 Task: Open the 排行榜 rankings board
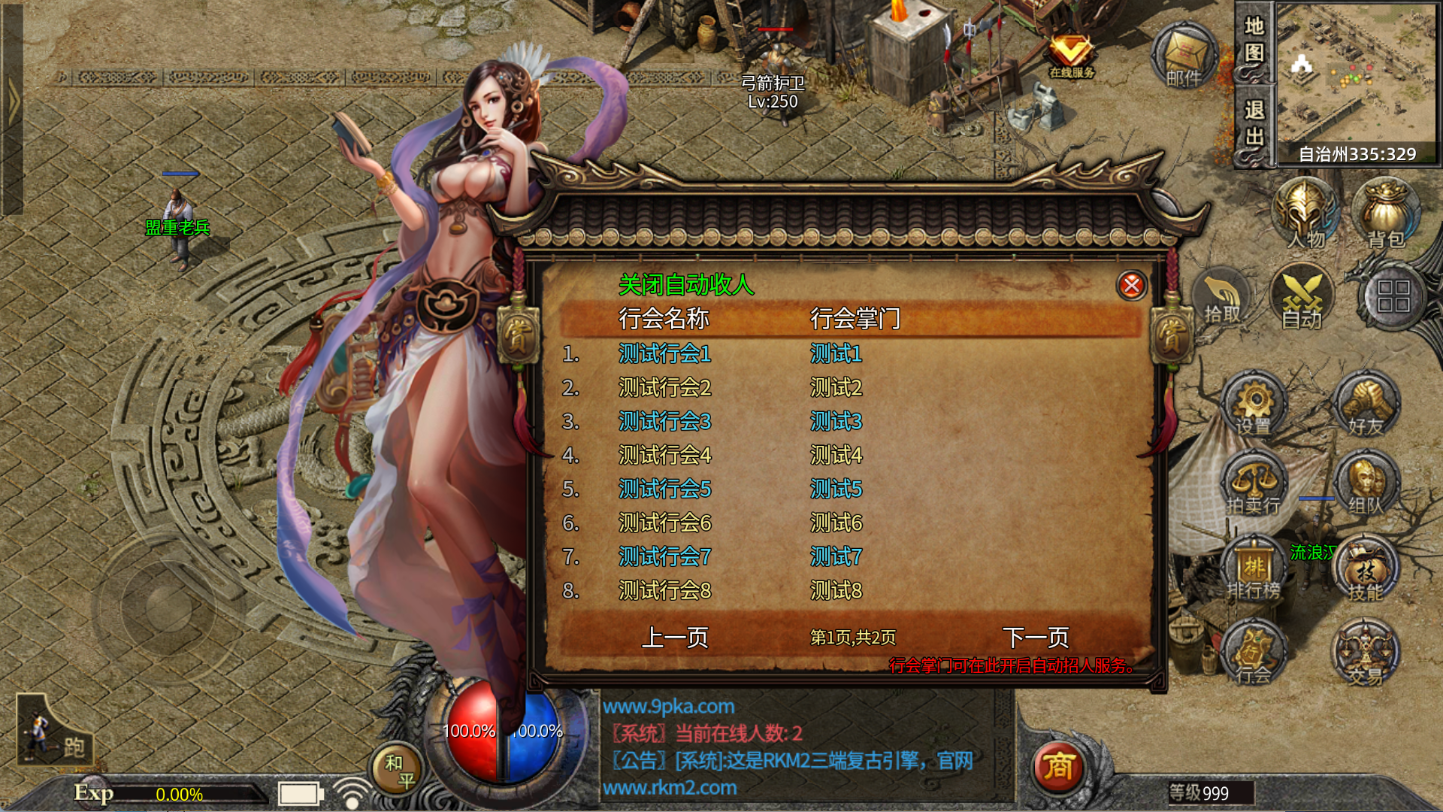click(1253, 567)
